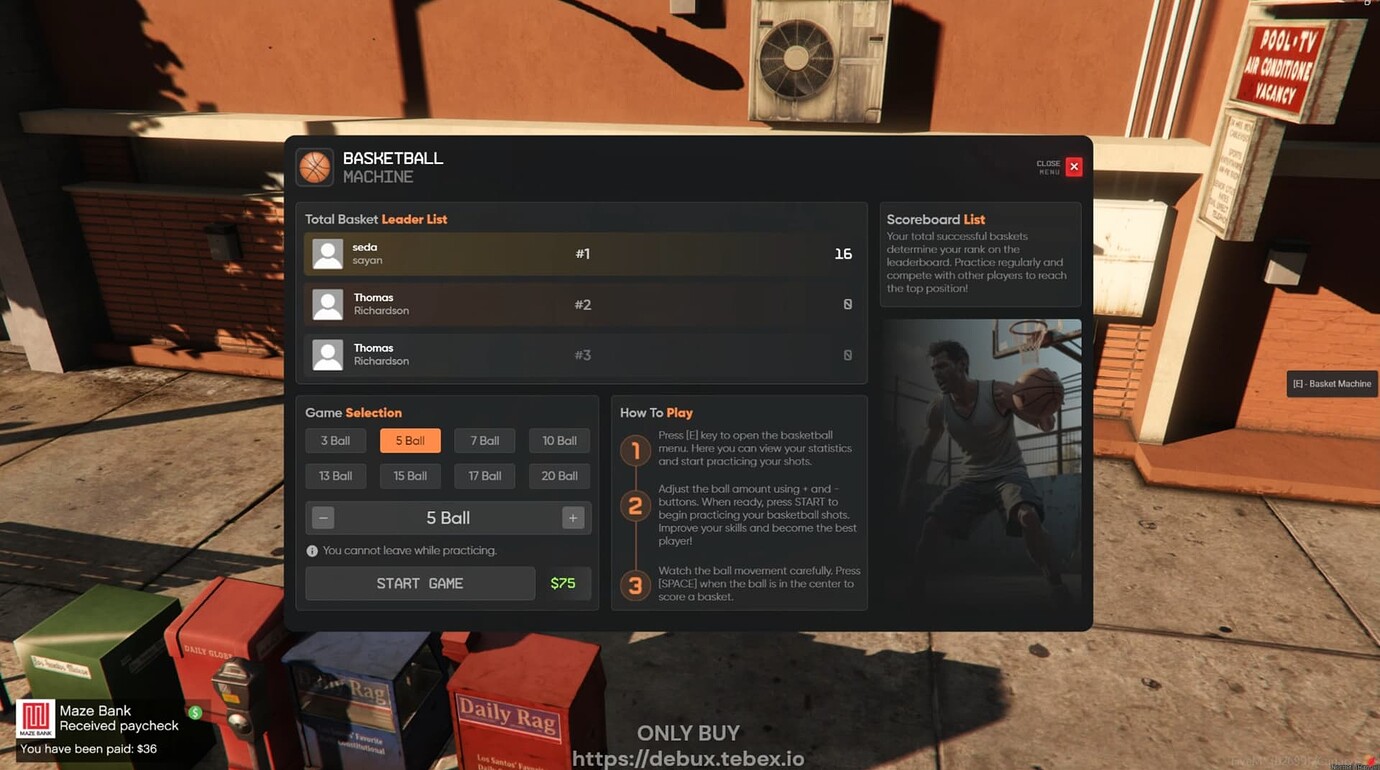The height and width of the screenshot is (770, 1380).
Task: Click the green dollar coin icon near Maze Bank
Action: [196, 712]
